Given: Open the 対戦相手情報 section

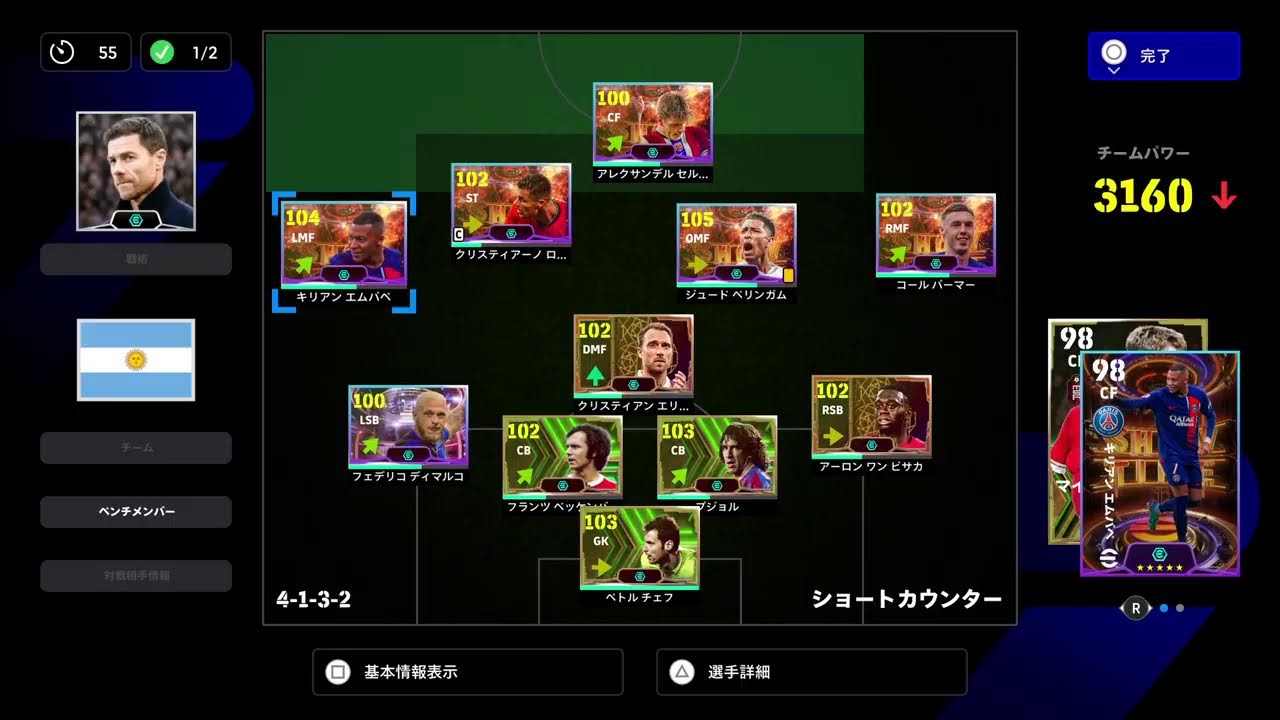Looking at the screenshot, I should click(x=135, y=575).
